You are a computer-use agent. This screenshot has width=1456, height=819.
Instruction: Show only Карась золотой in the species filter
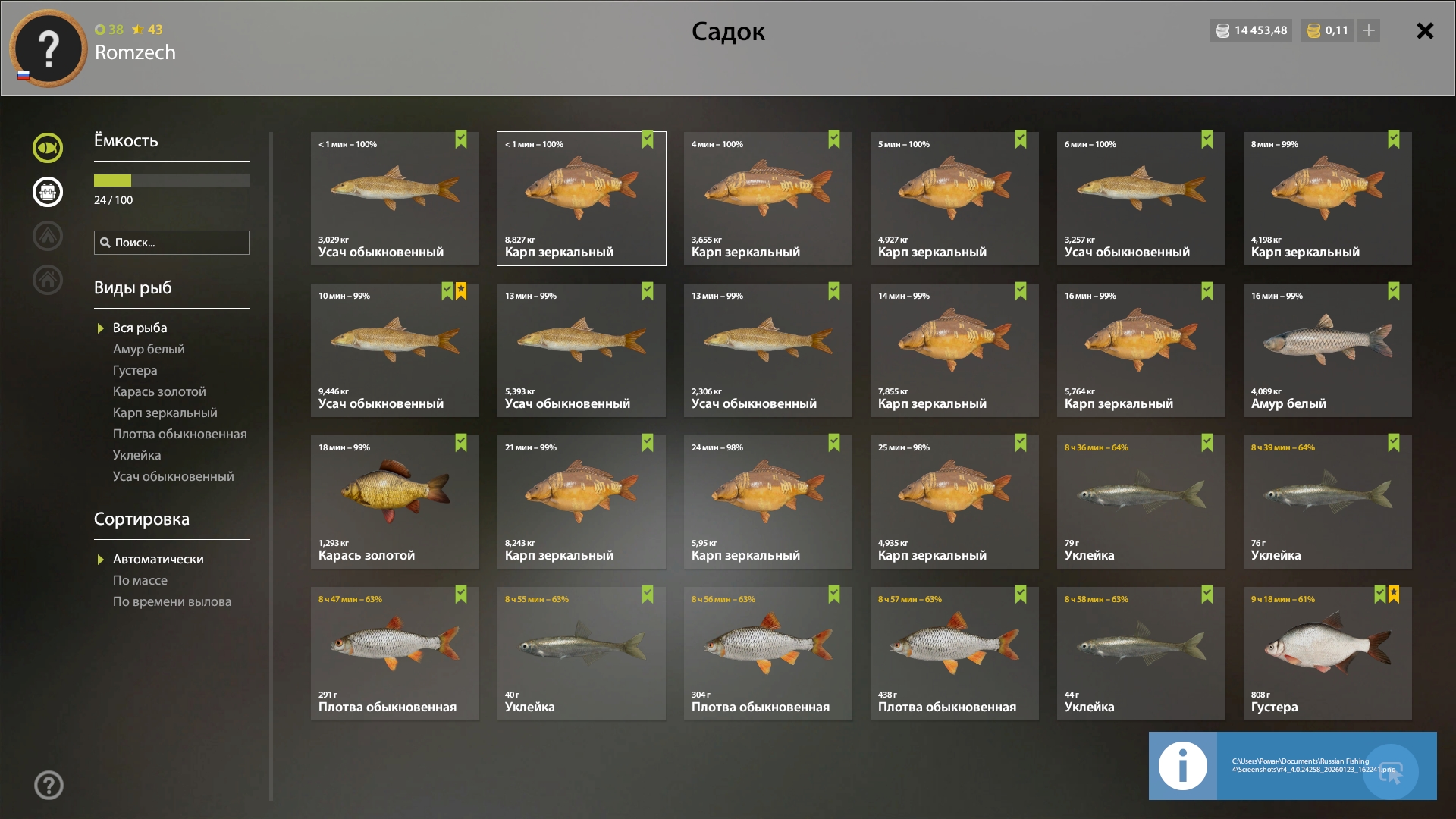point(159,391)
